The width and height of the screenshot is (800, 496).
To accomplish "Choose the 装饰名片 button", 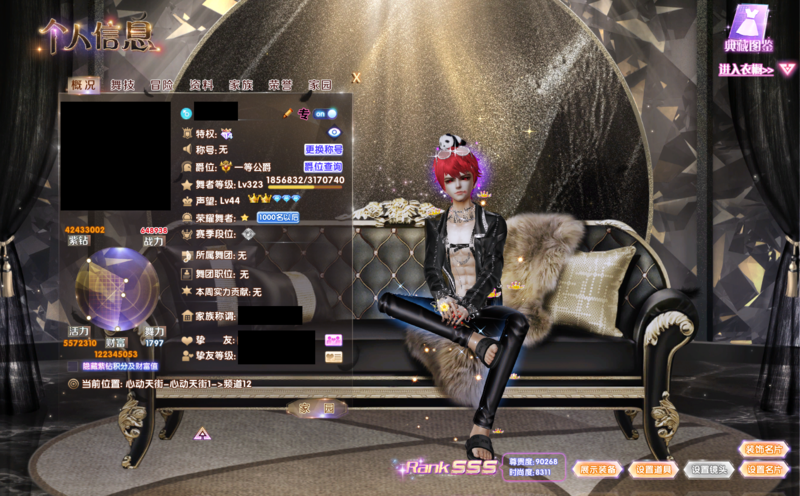I will [764, 449].
